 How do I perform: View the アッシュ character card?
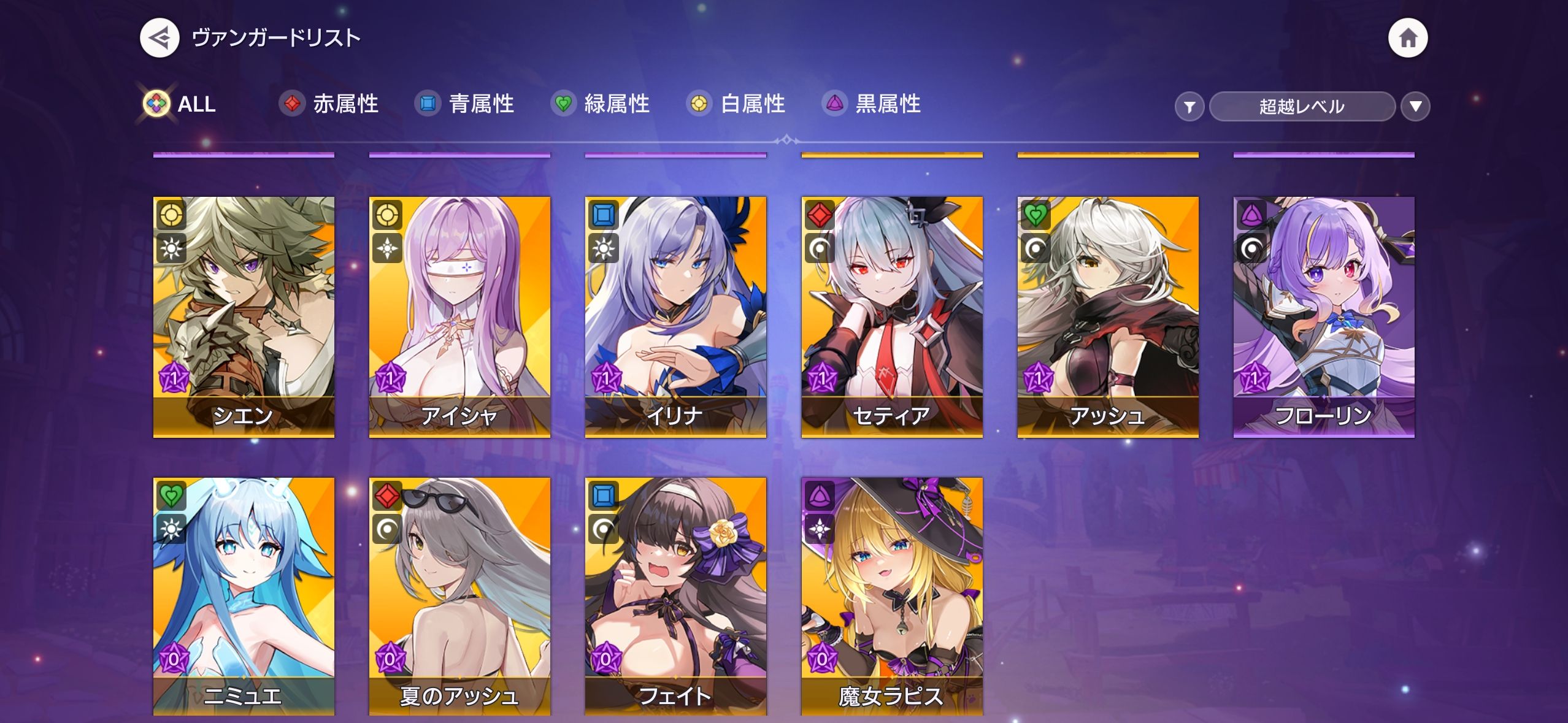1108,316
